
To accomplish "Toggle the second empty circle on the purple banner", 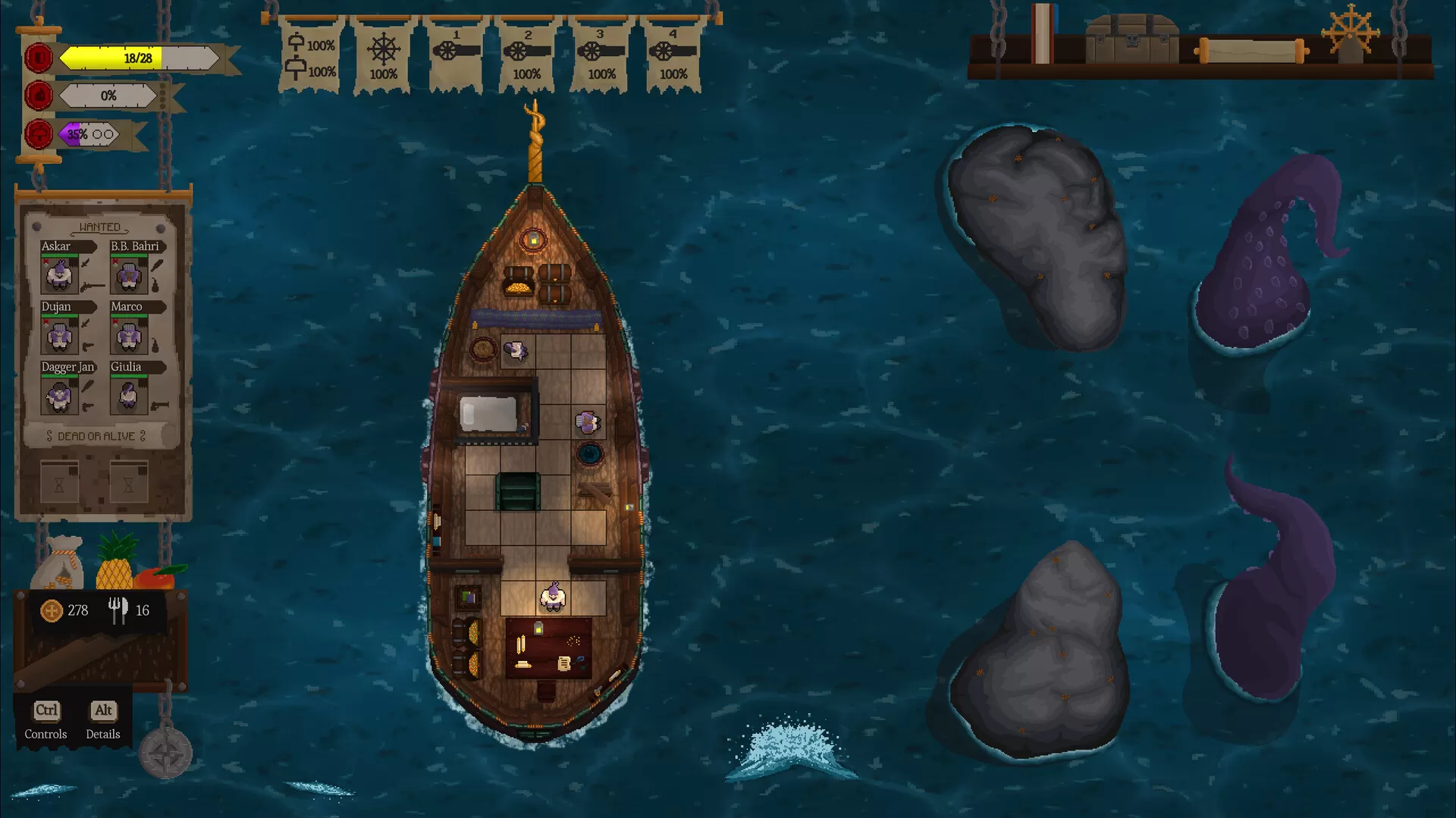I will pyautogui.click(x=110, y=133).
